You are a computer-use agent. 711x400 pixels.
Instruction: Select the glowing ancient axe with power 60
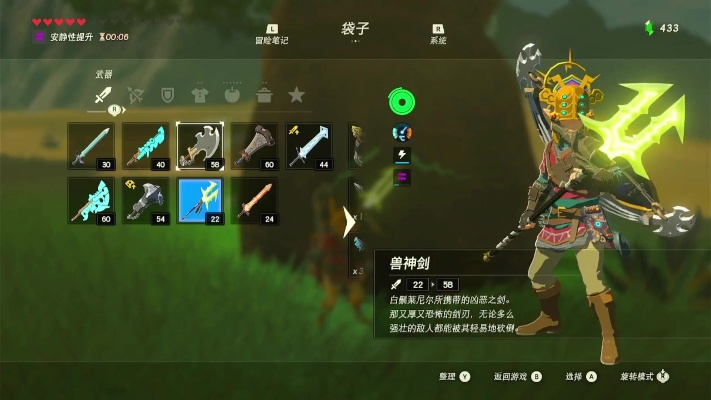click(91, 200)
